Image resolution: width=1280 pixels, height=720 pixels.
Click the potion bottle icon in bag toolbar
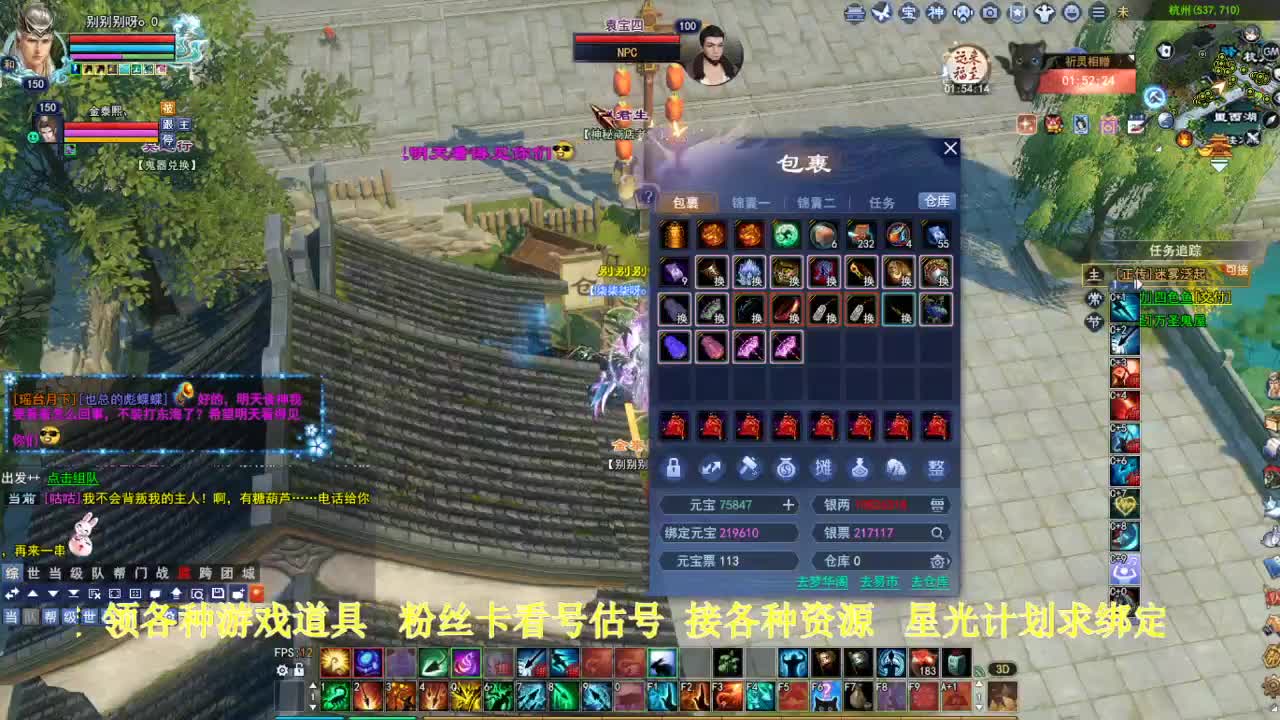[x=860, y=469]
